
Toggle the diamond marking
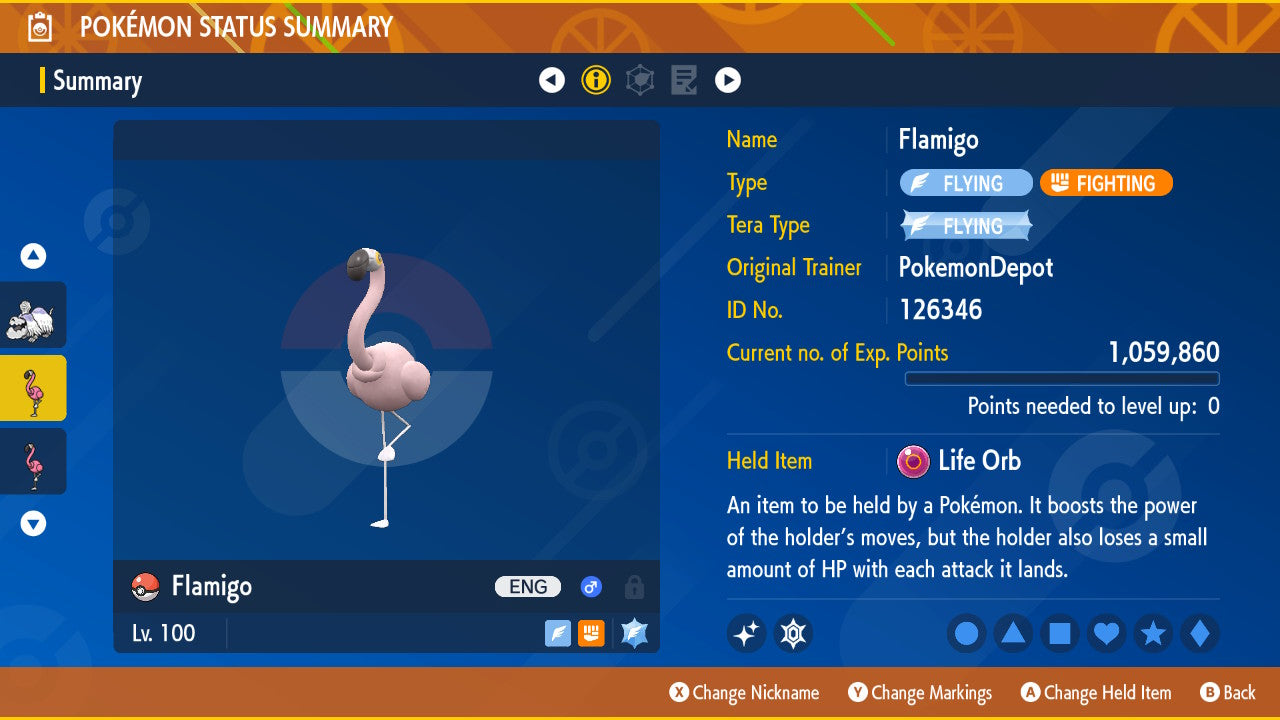click(x=1199, y=633)
